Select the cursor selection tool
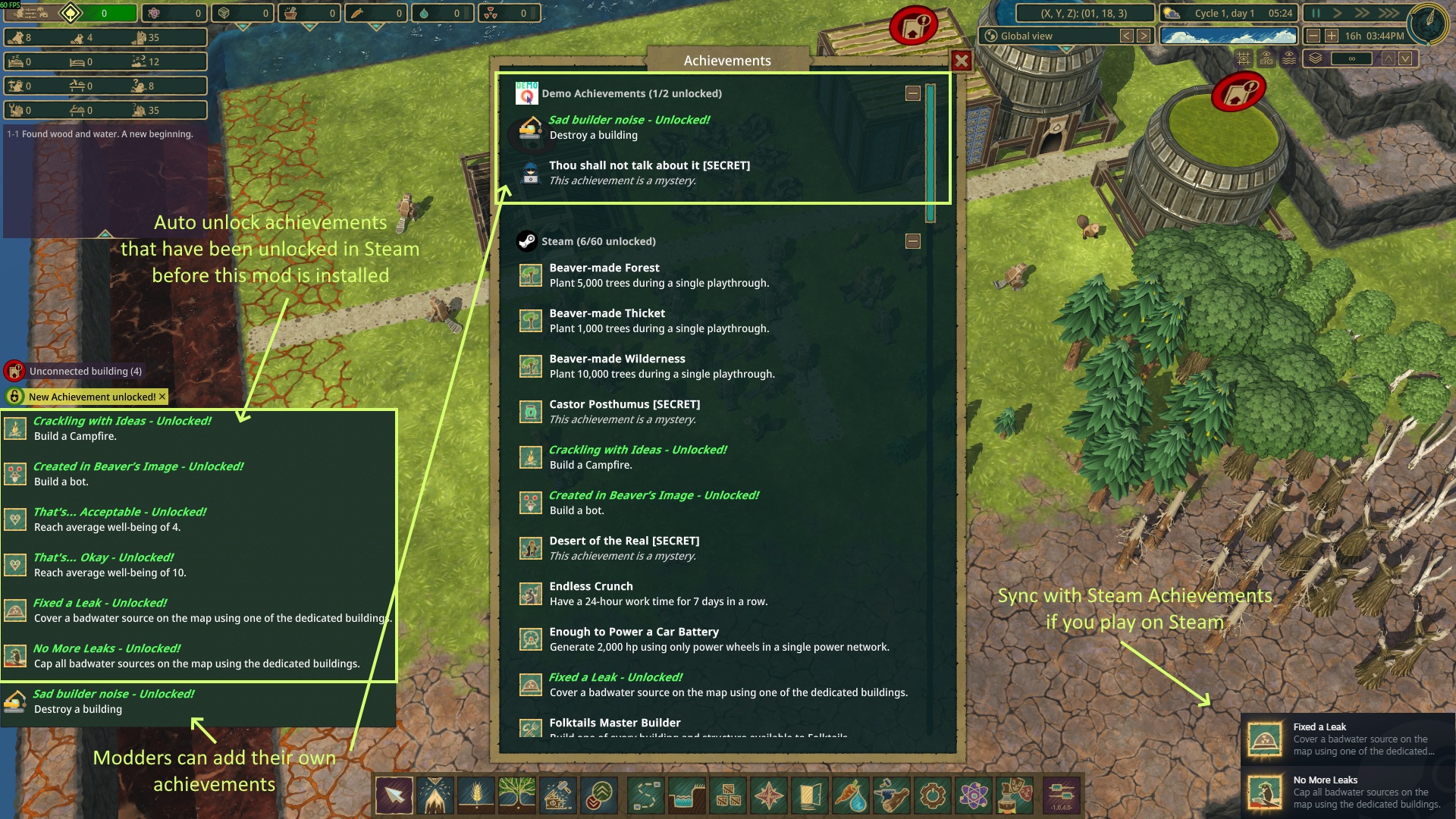Screen dimensions: 1456x819 point(395,795)
